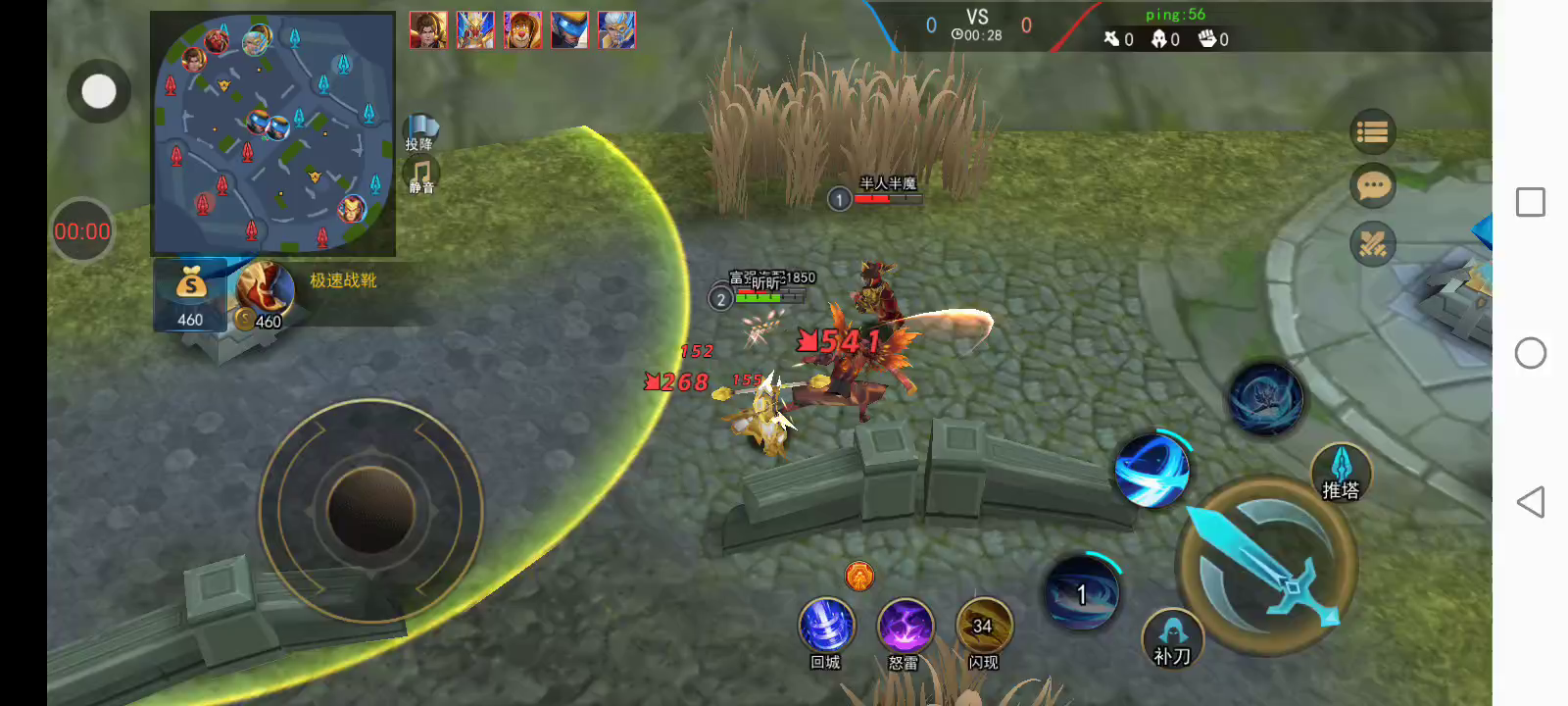Cast the blue slash second skill

point(1152,470)
